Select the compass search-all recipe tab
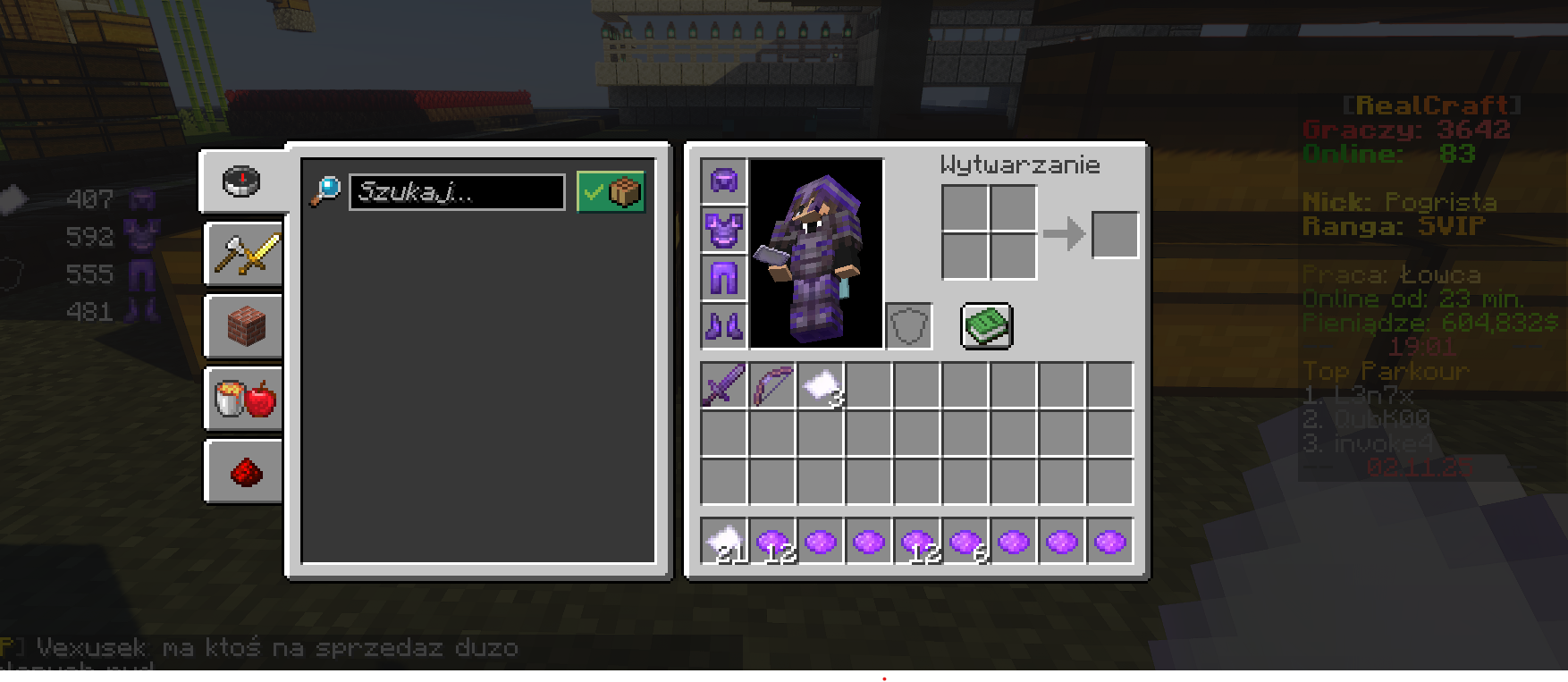Image resolution: width=1568 pixels, height=682 pixels. [x=241, y=181]
